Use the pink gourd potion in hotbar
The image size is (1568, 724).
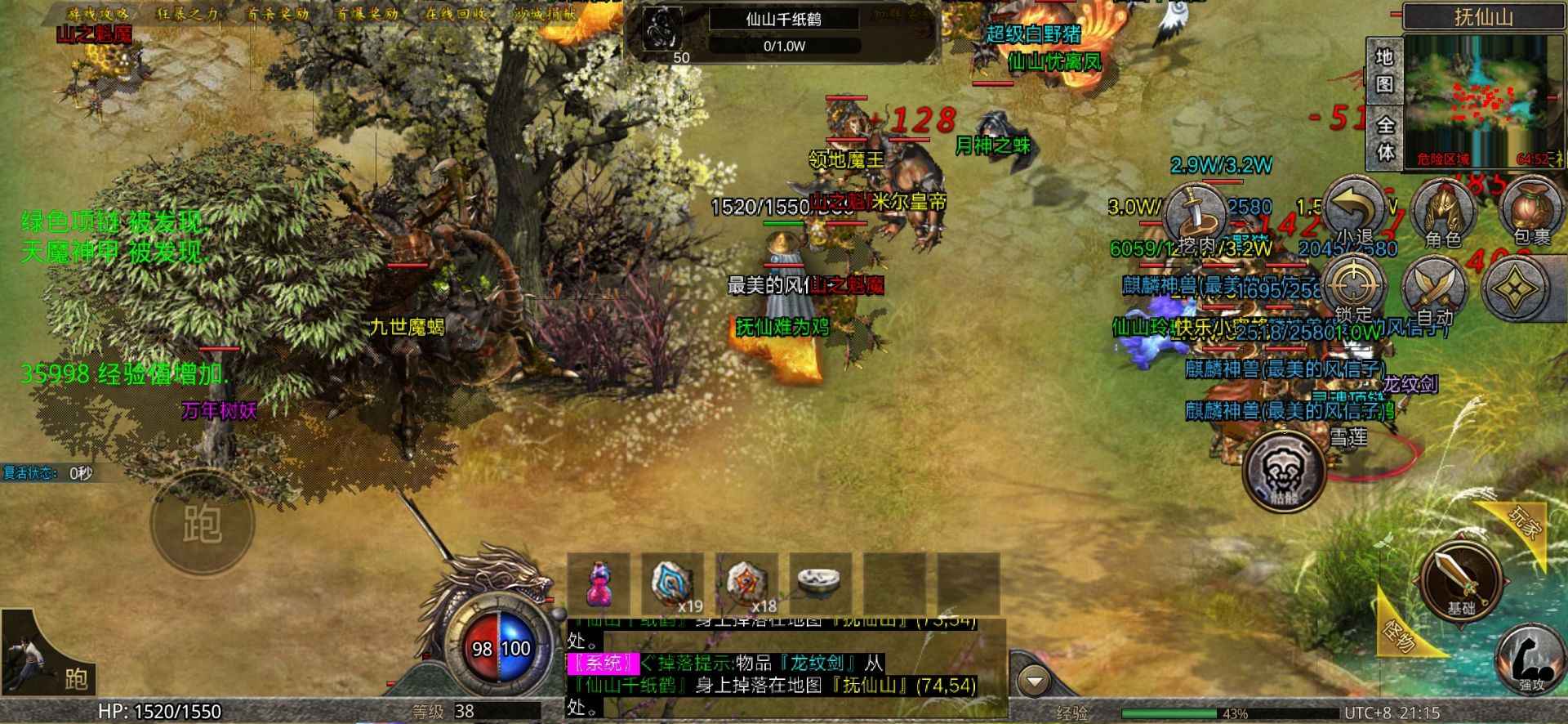click(599, 583)
